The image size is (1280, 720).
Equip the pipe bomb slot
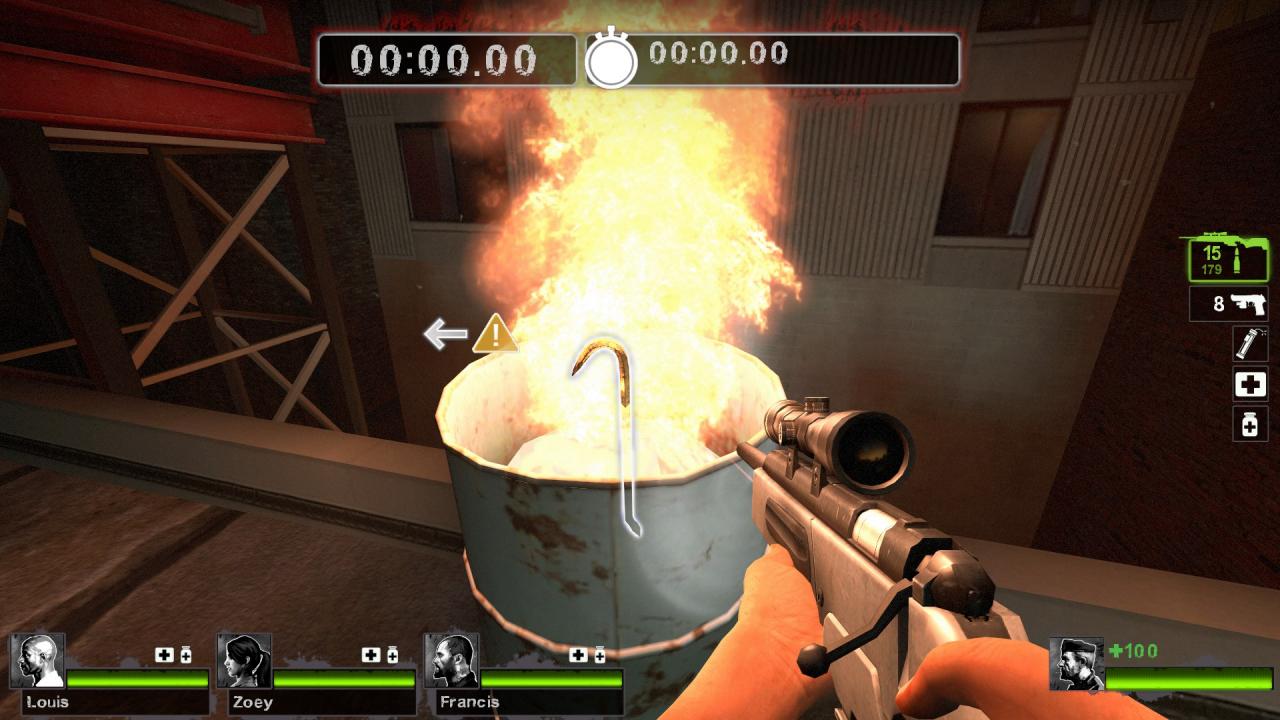click(1250, 343)
